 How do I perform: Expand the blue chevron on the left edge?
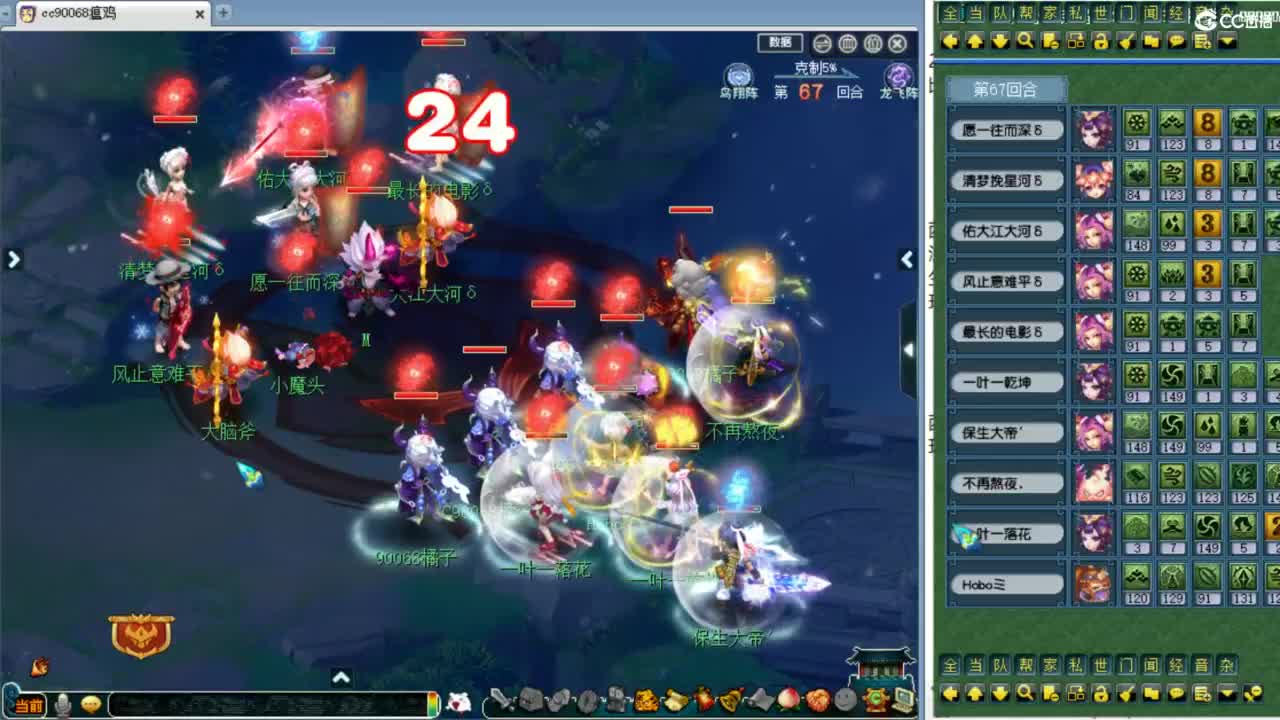13,259
